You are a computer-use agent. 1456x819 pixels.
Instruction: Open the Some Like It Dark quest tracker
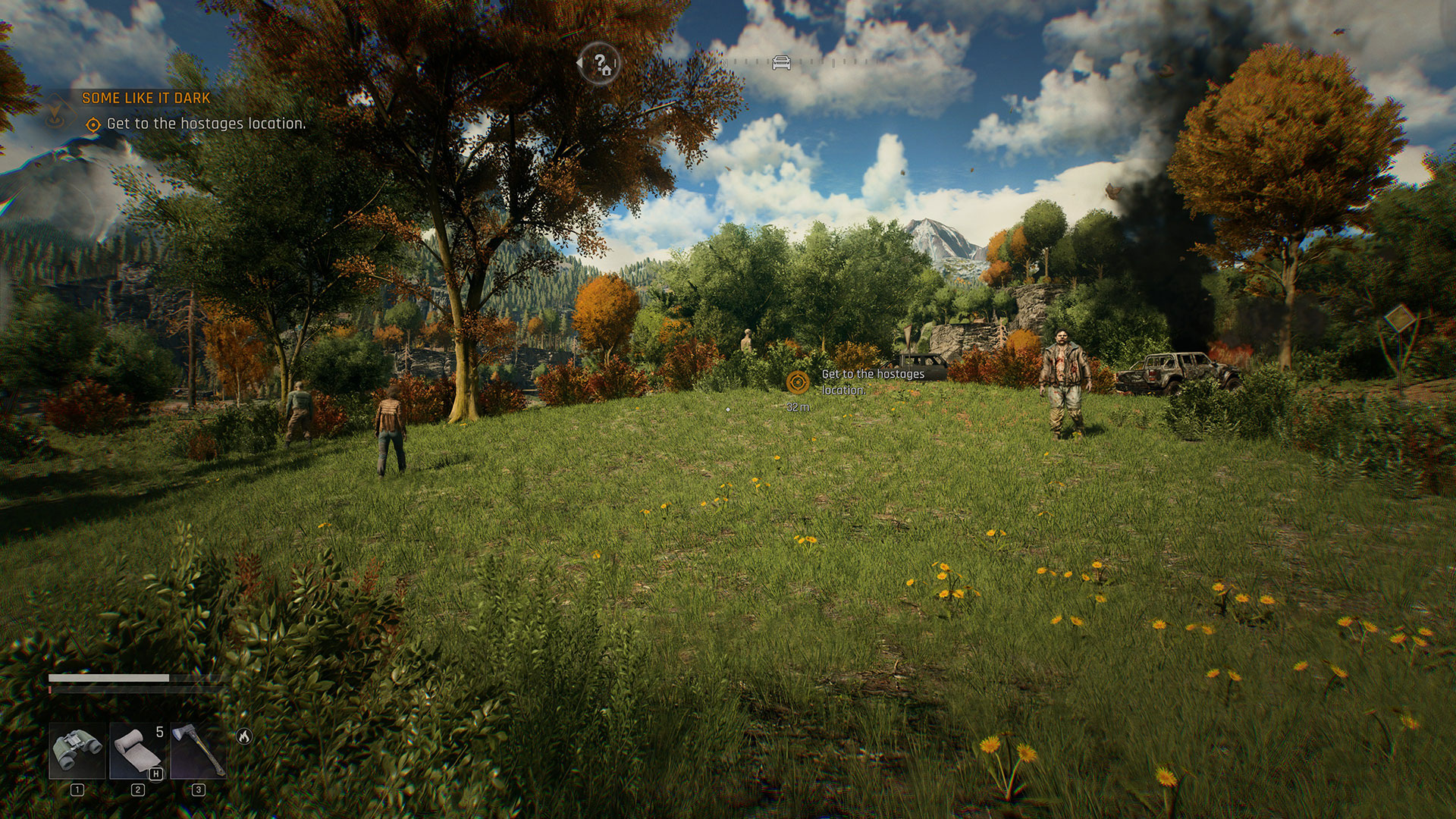(x=146, y=98)
